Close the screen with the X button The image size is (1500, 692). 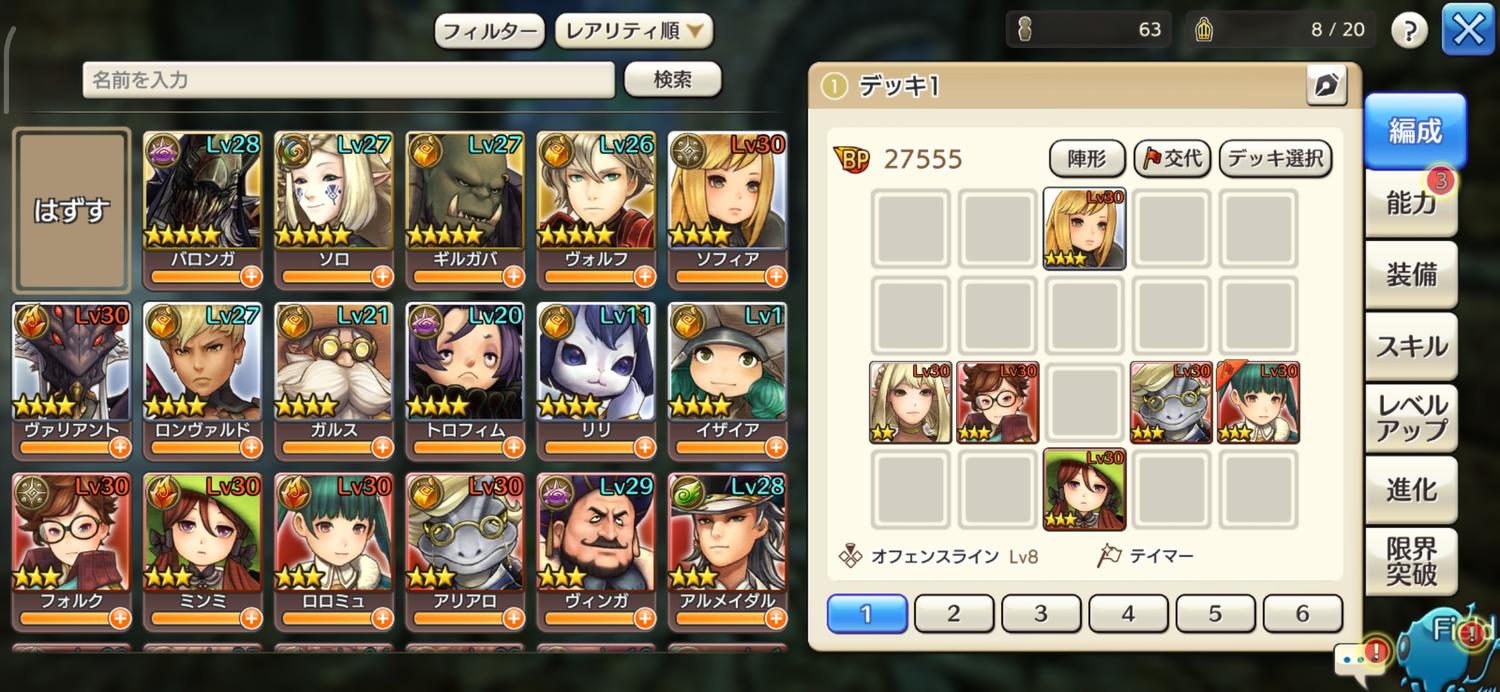pos(1467,30)
